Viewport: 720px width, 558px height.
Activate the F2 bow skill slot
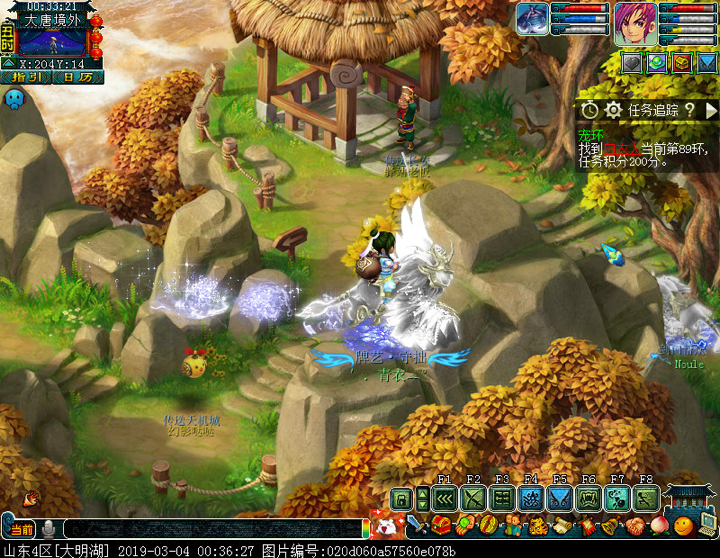pyautogui.click(x=474, y=498)
